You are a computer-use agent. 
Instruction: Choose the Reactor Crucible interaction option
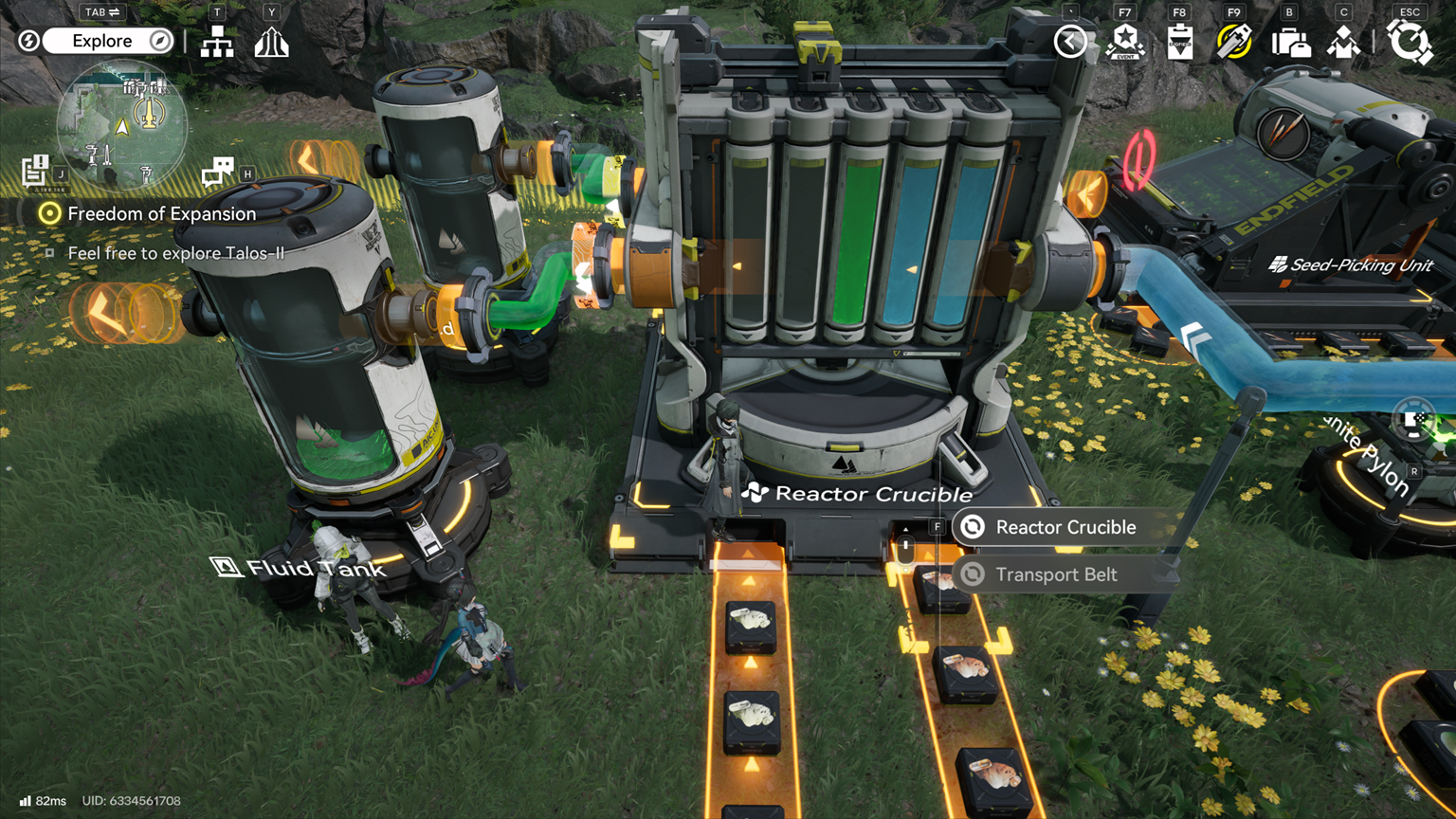(1065, 527)
